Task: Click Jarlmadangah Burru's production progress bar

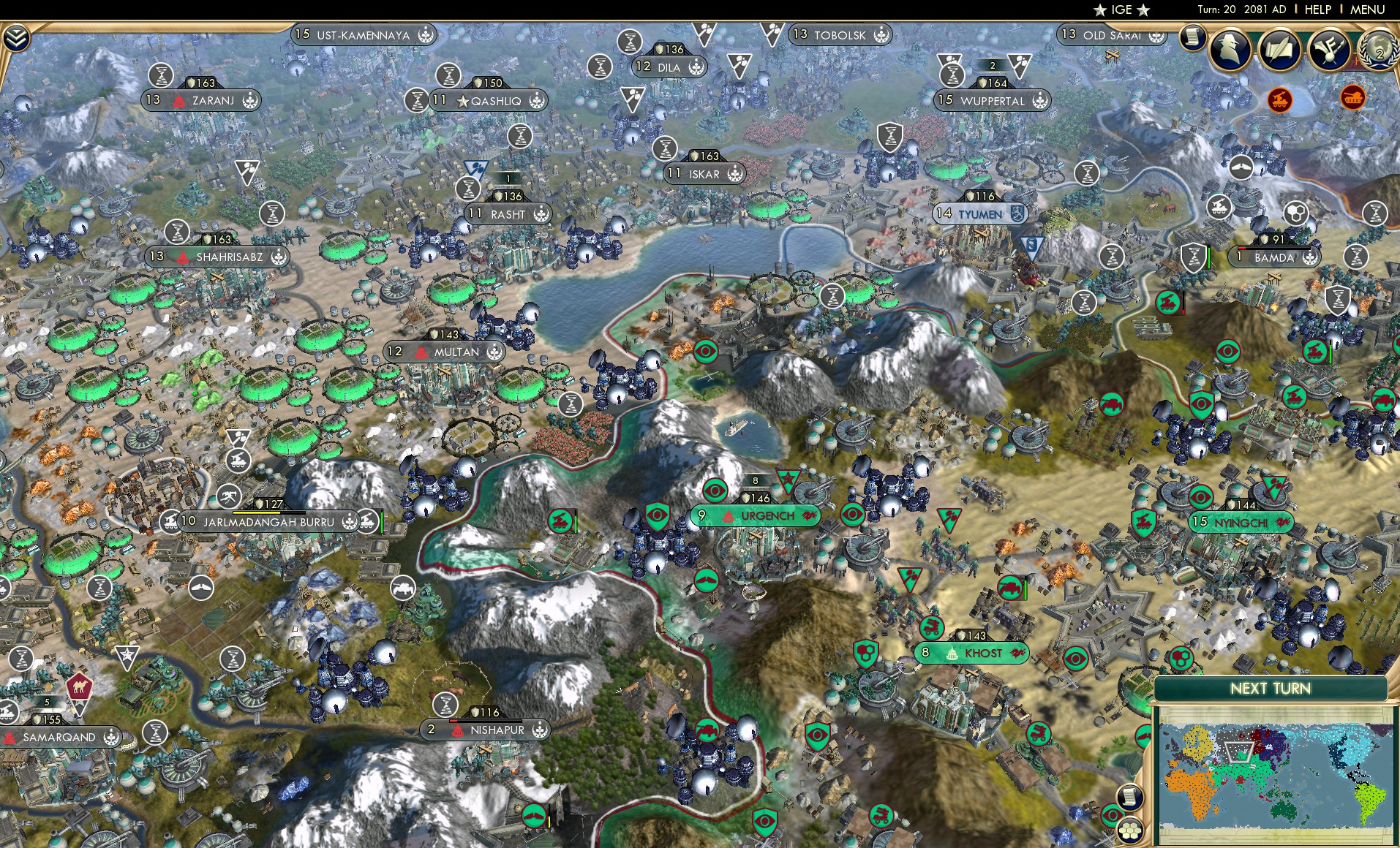Action: [x=268, y=512]
